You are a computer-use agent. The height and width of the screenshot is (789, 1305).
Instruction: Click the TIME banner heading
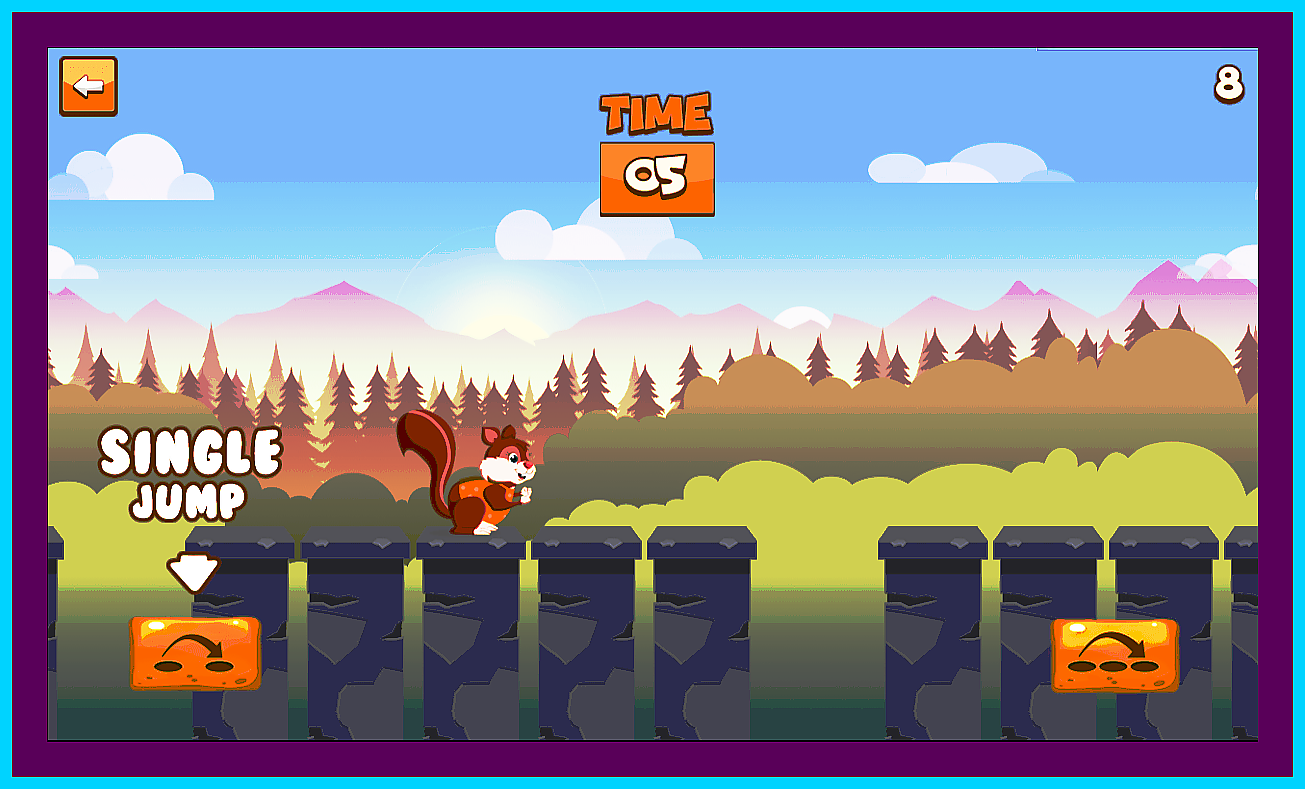(655, 113)
